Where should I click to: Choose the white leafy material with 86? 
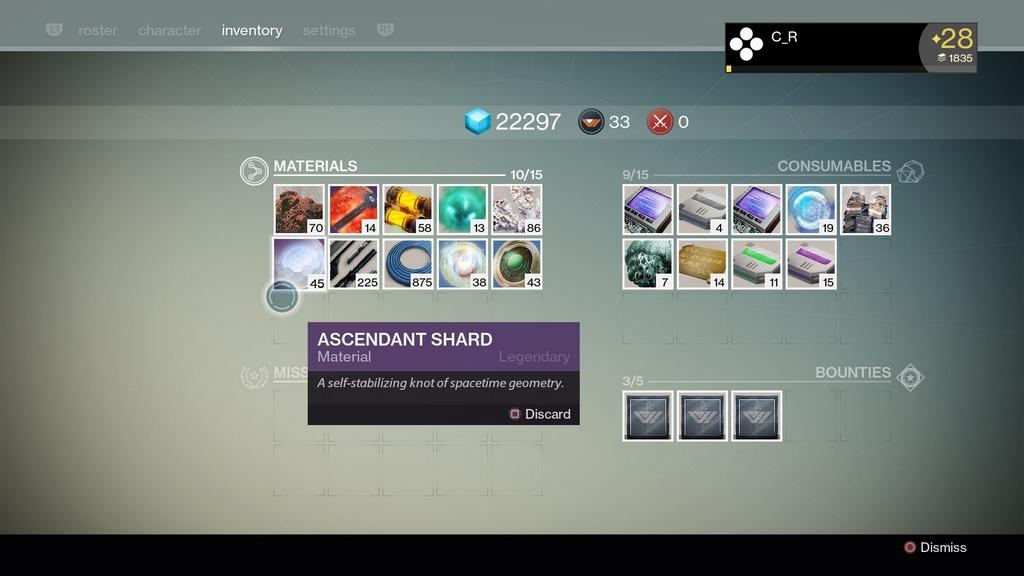click(516, 209)
